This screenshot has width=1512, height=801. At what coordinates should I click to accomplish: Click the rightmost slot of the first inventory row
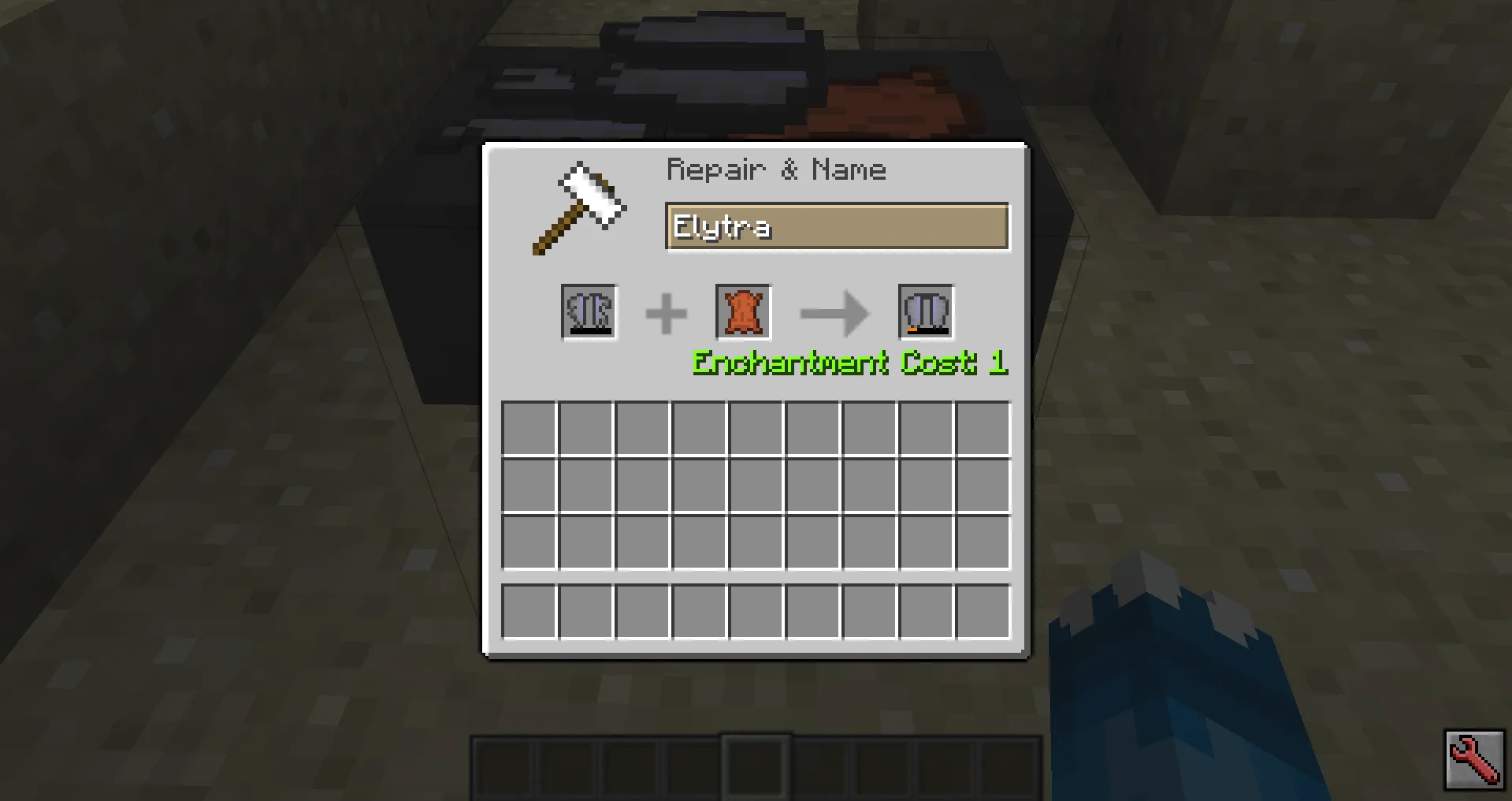[981, 427]
